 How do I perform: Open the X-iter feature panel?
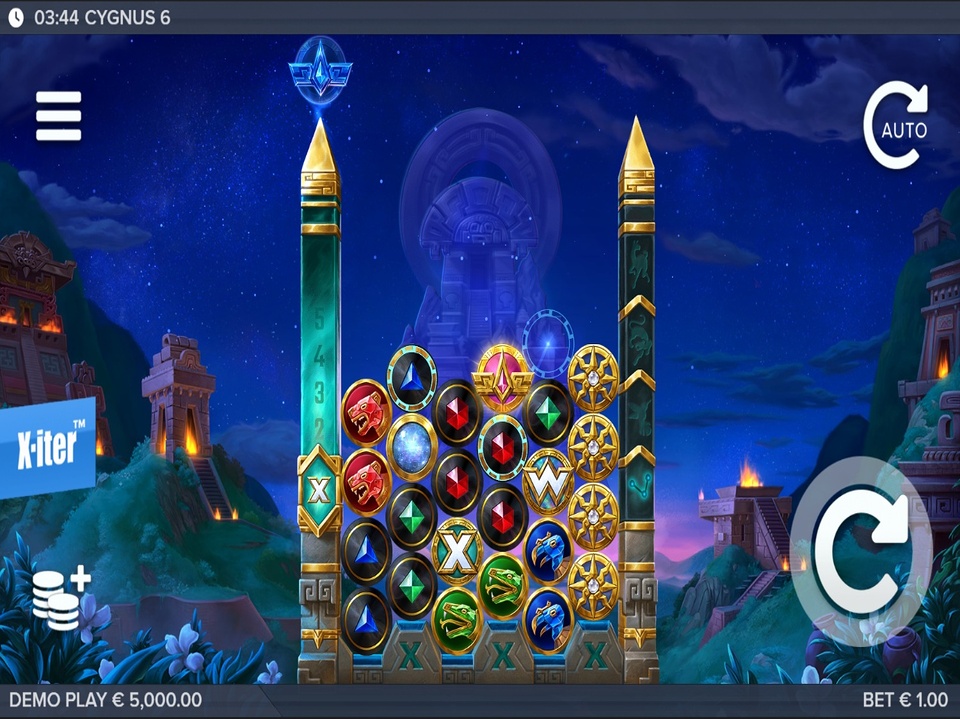(48, 447)
